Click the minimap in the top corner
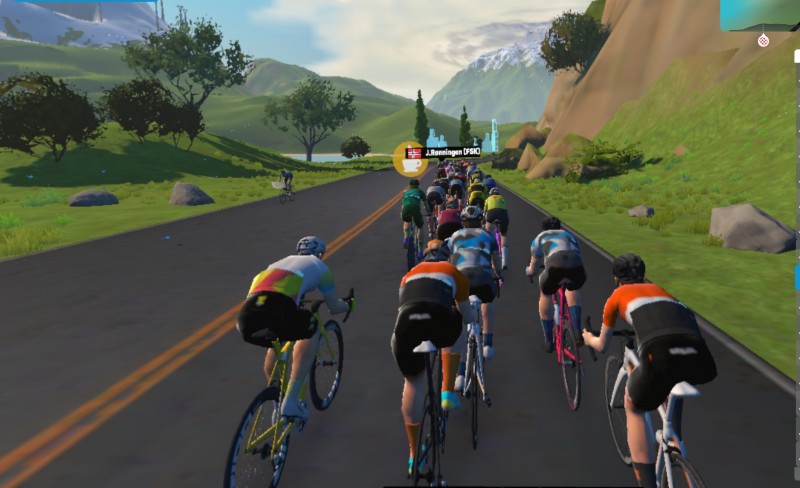The height and width of the screenshot is (488, 800). pyautogui.click(x=759, y=14)
